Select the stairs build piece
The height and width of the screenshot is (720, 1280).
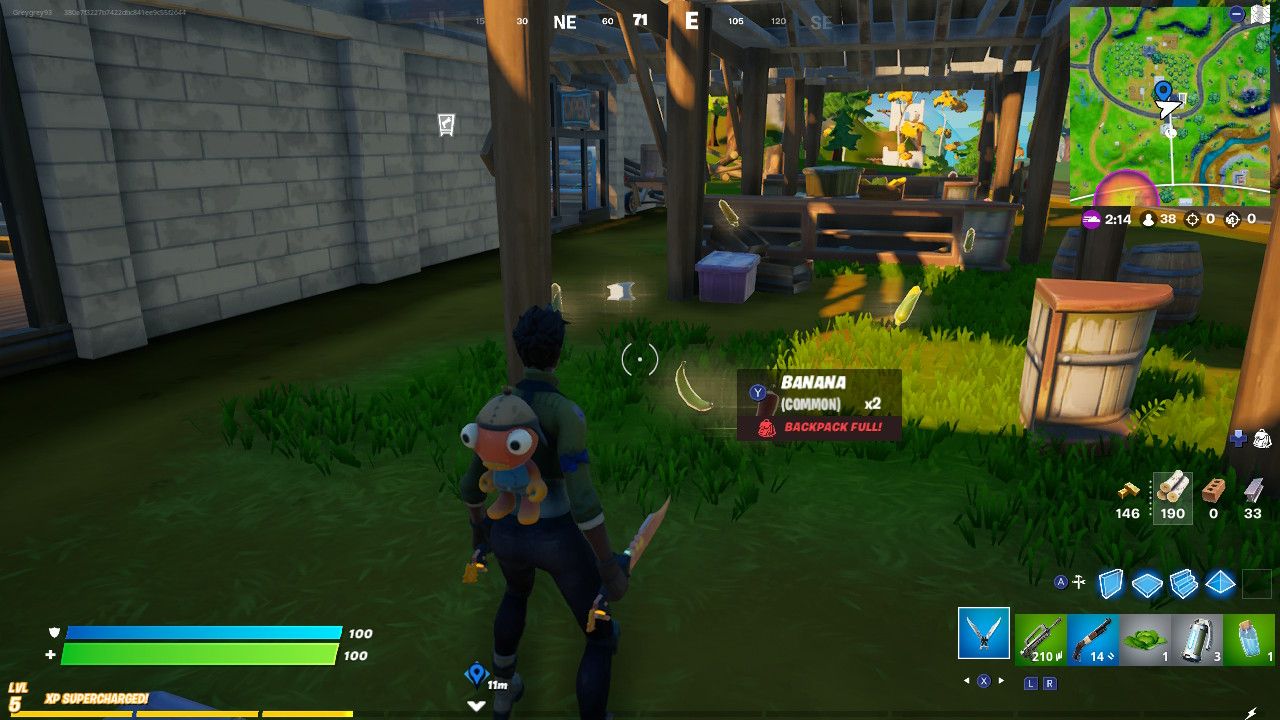(x=1183, y=585)
